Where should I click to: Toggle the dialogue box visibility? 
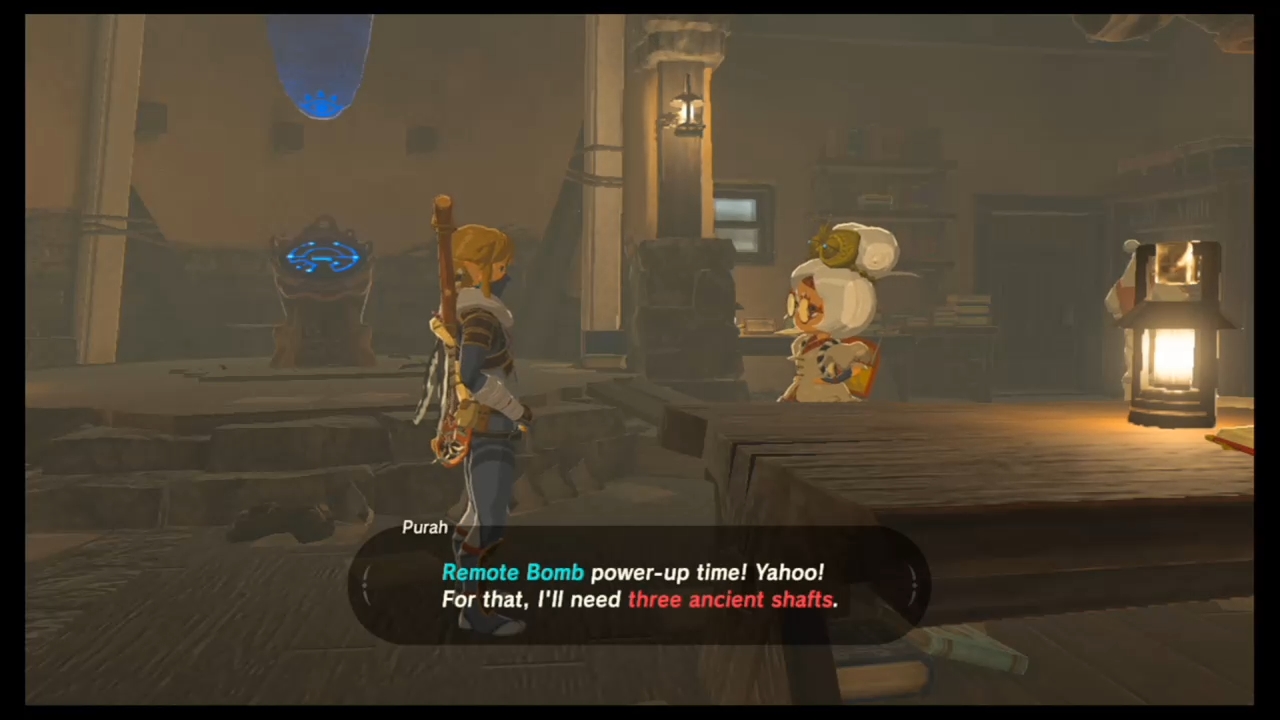640,585
